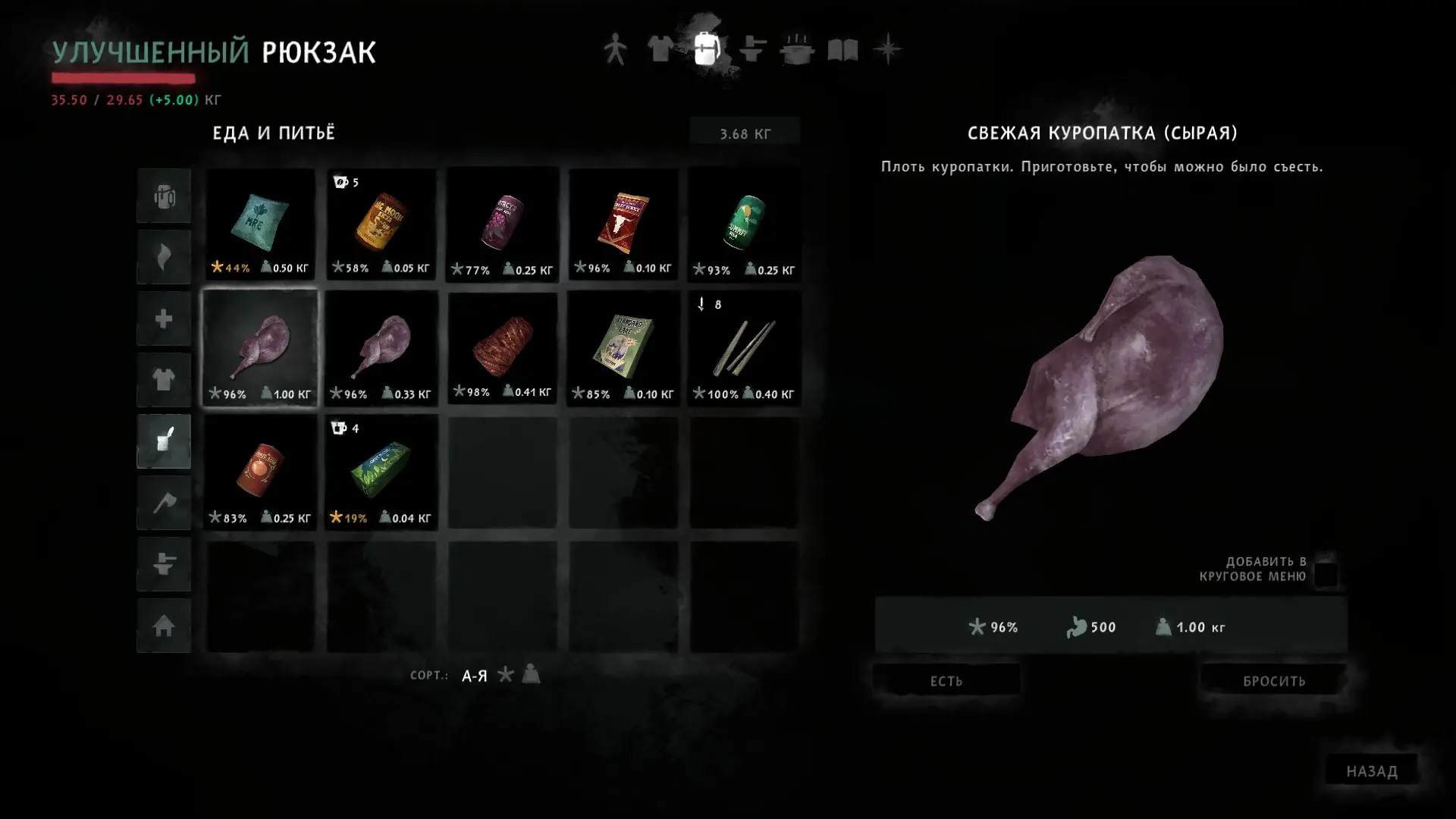Pick the 0.33 kg raw ptarmigan slot
The image size is (1456, 819).
(381, 349)
